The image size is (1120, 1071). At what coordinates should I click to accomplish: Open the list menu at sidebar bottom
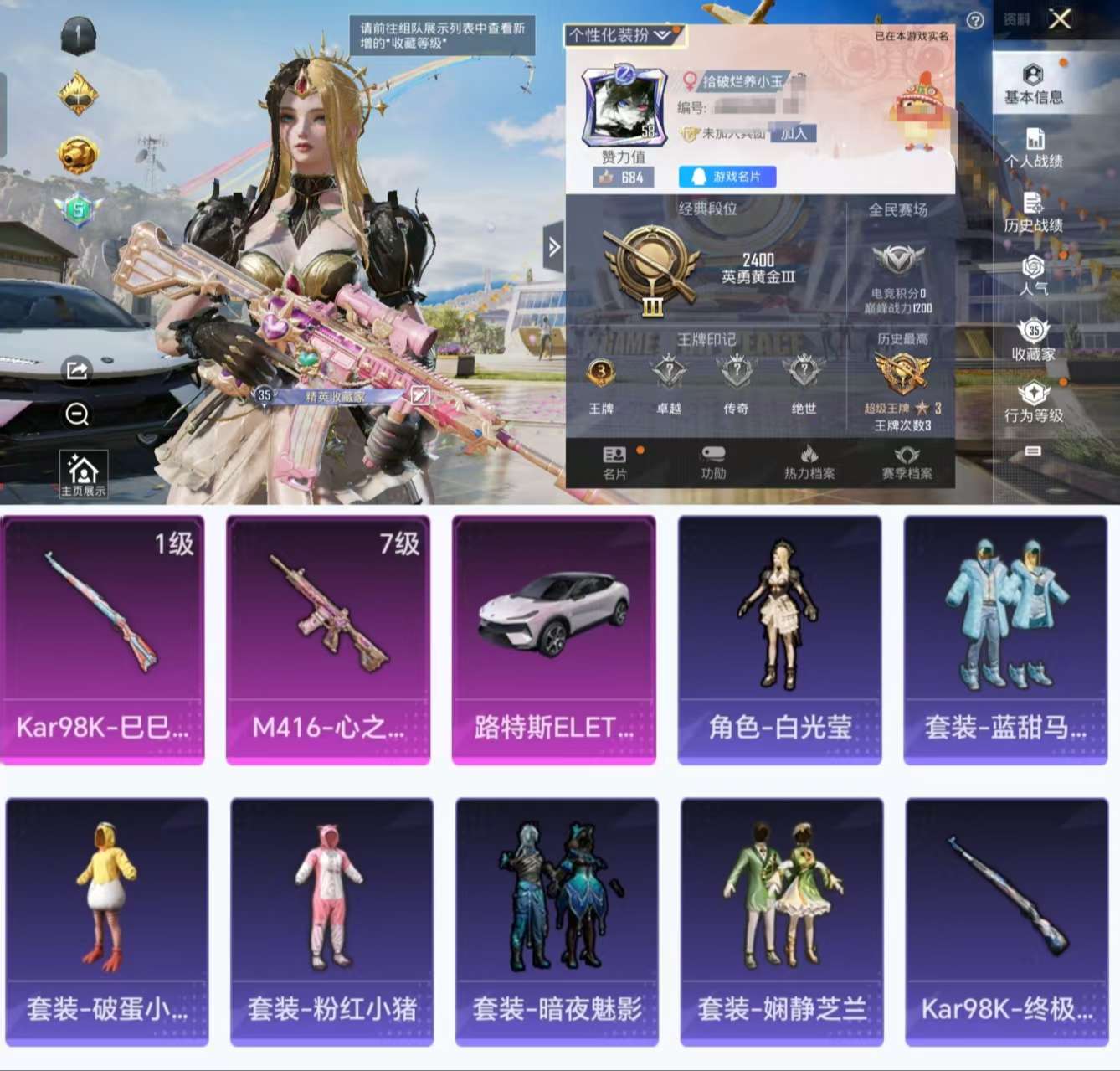pyautogui.click(x=1034, y=452)
